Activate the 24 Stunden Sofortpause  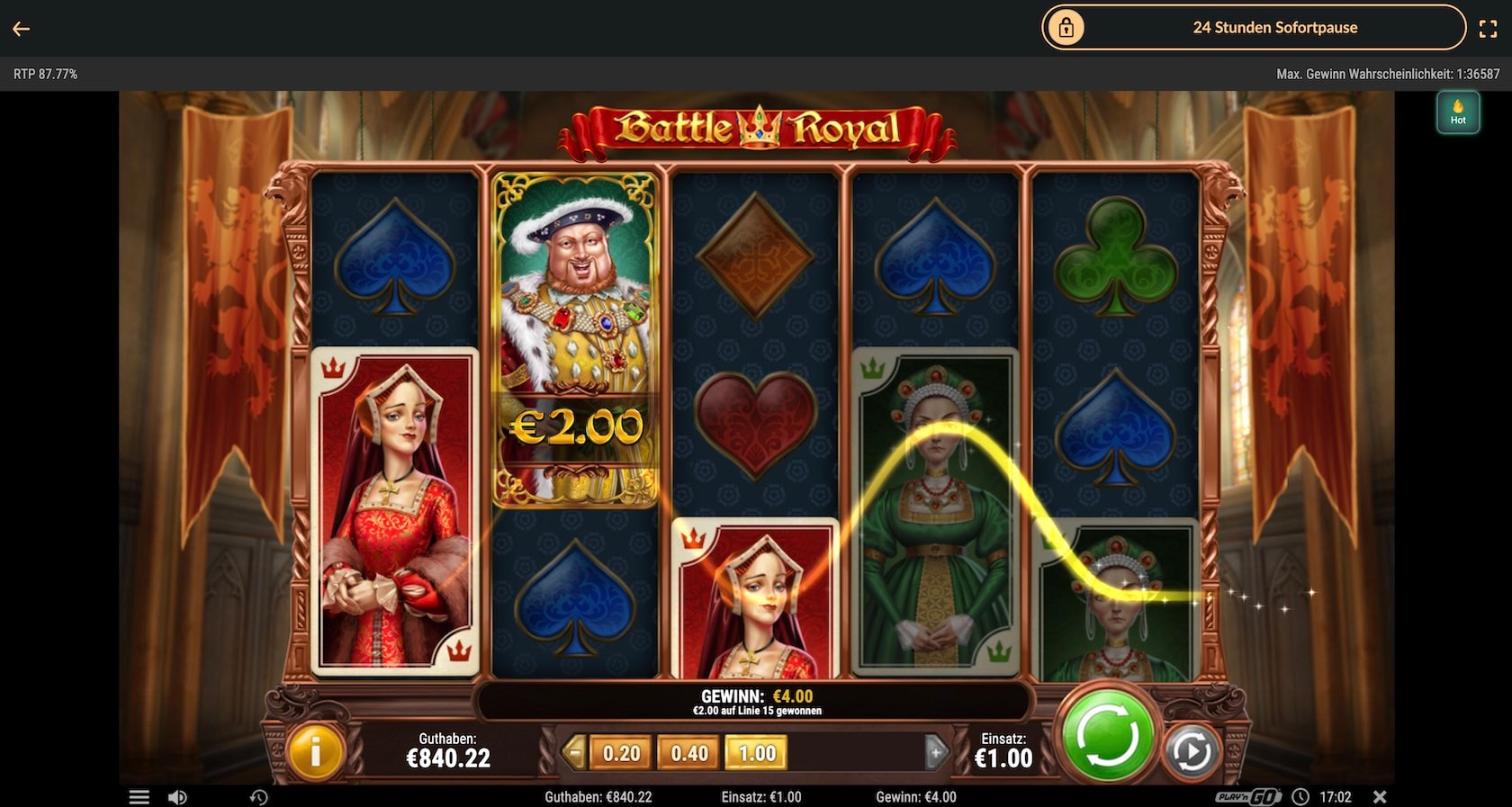1274,27
